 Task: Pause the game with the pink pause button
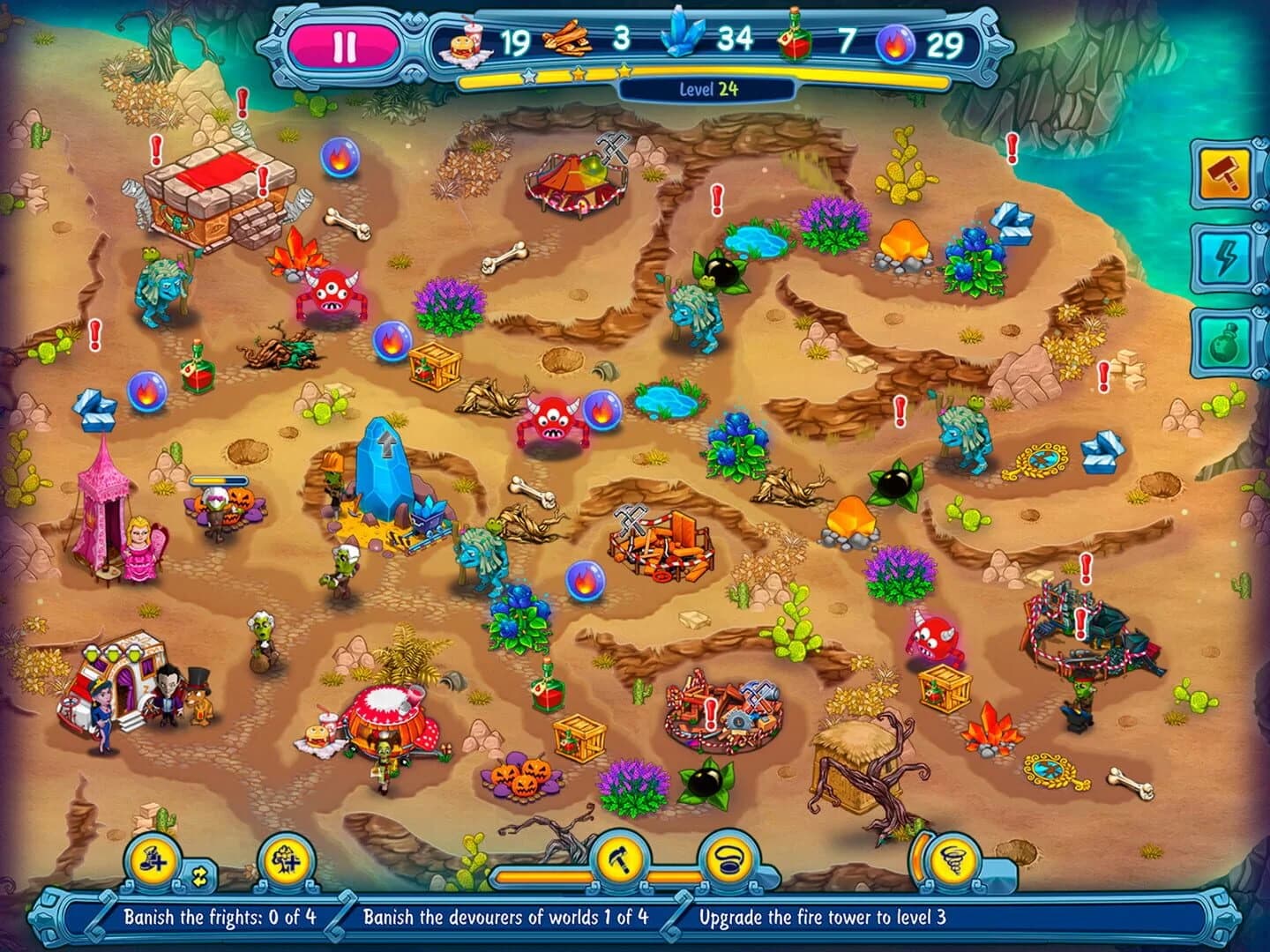343,43
